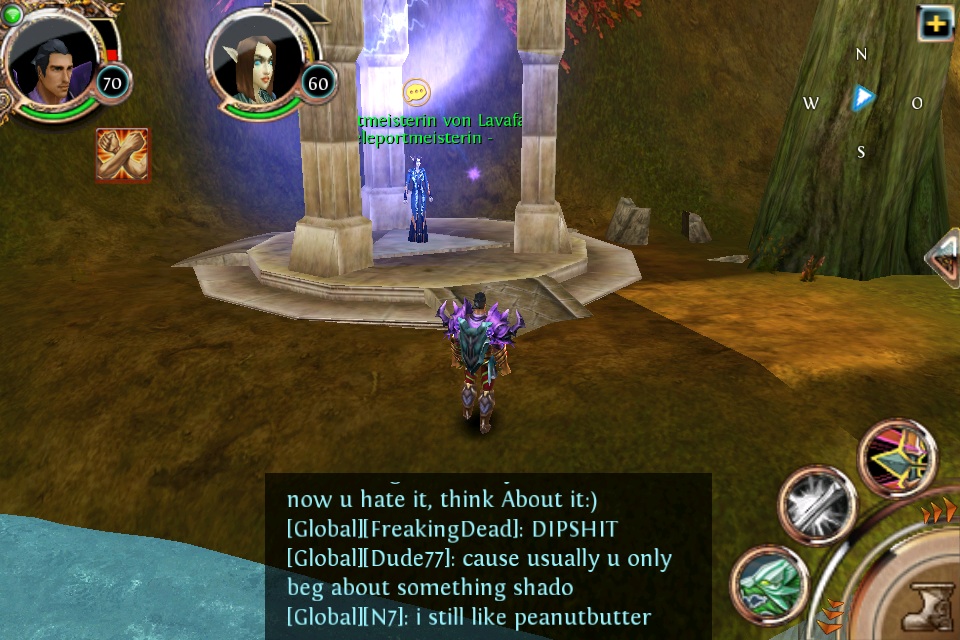Open the compass minimap
The image size is (960, 640).
[862, 99]
